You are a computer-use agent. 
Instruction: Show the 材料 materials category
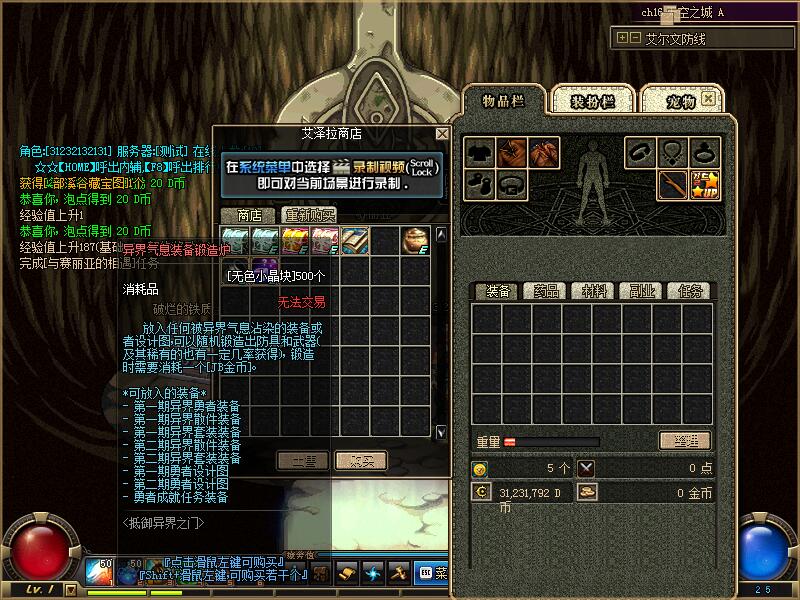coord(593,291)
